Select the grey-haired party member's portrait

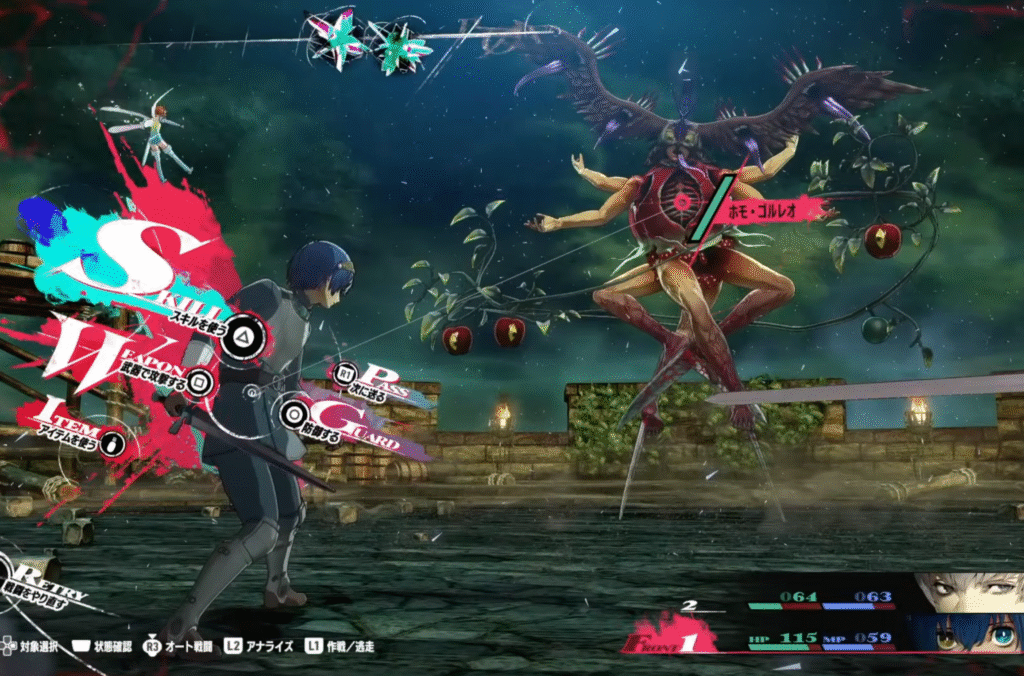pos(967,593)
